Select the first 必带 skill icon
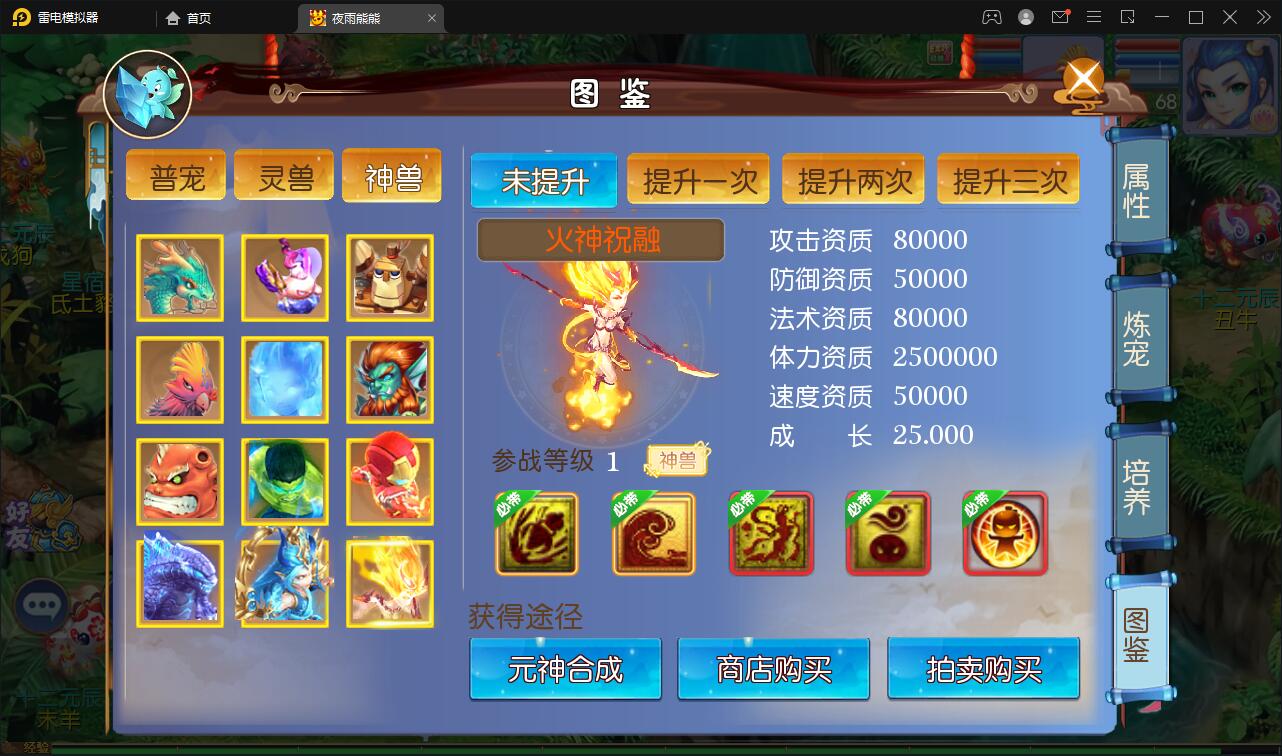This screenshot has width=1282, height=756. click(x=536, y=533)
